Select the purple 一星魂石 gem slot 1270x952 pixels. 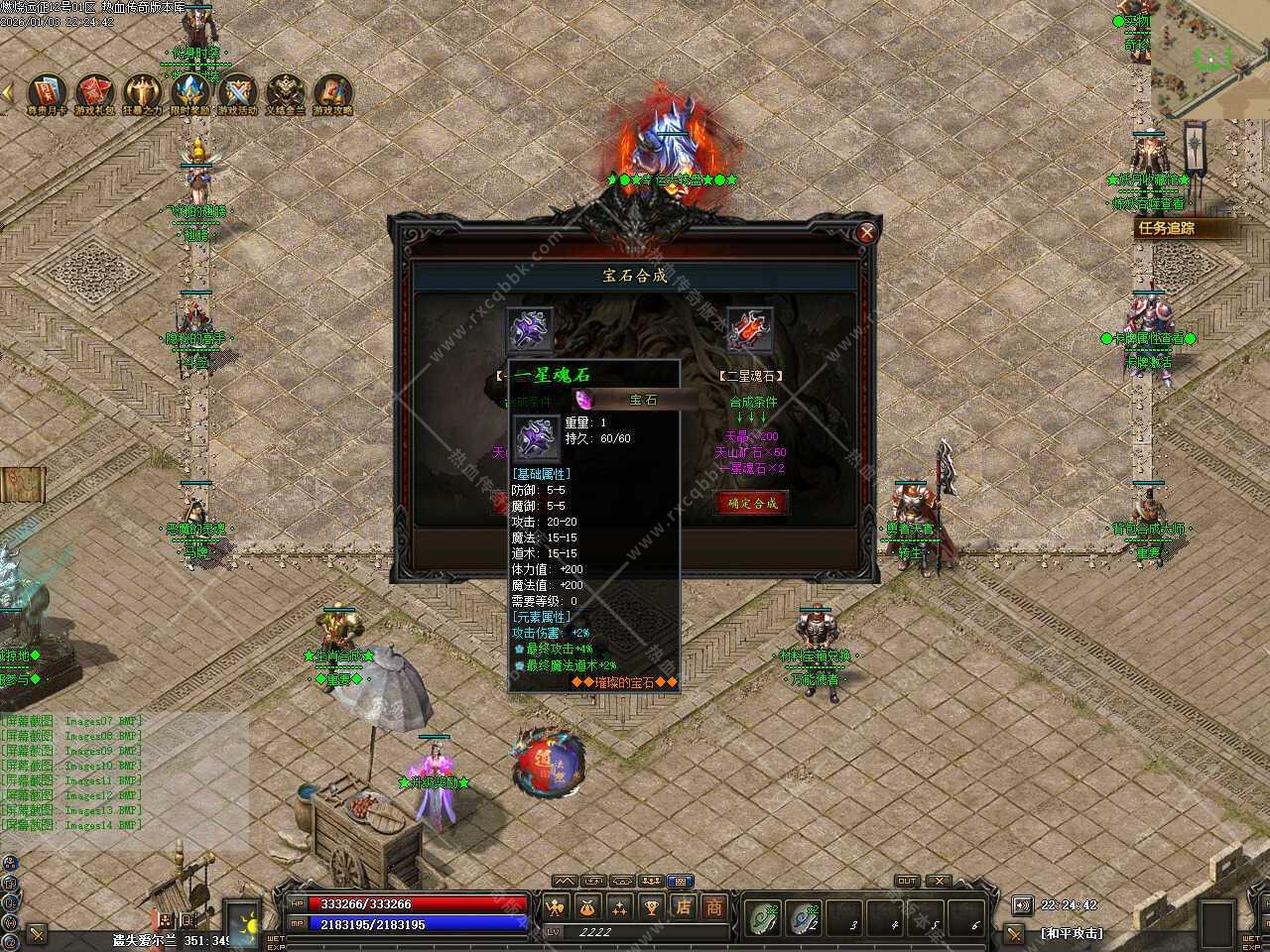(529, 328)
